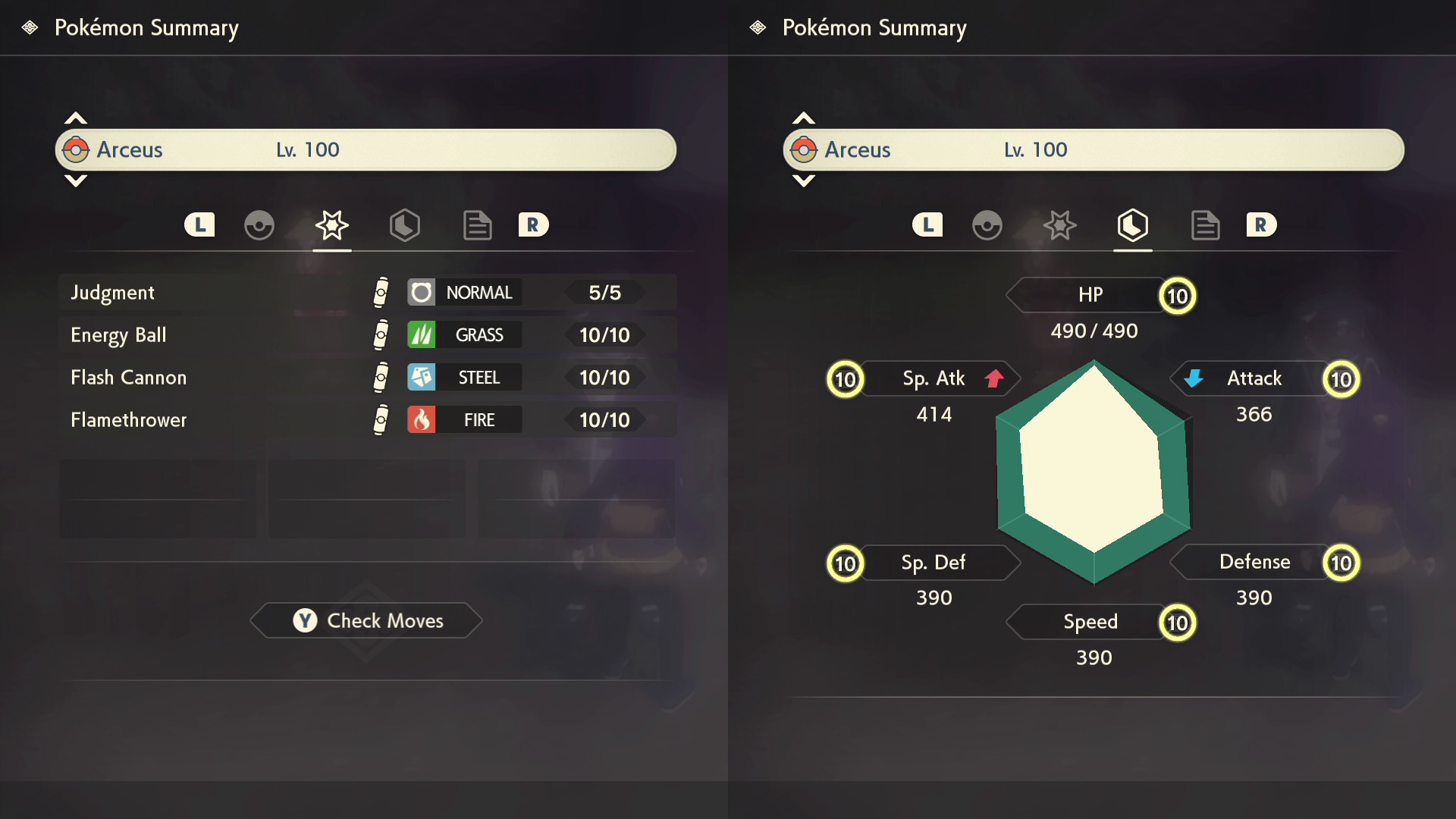1456x819 pixels.
Task: Switch to Poké Ball tab on the moves screen
Action: (259, 225)
